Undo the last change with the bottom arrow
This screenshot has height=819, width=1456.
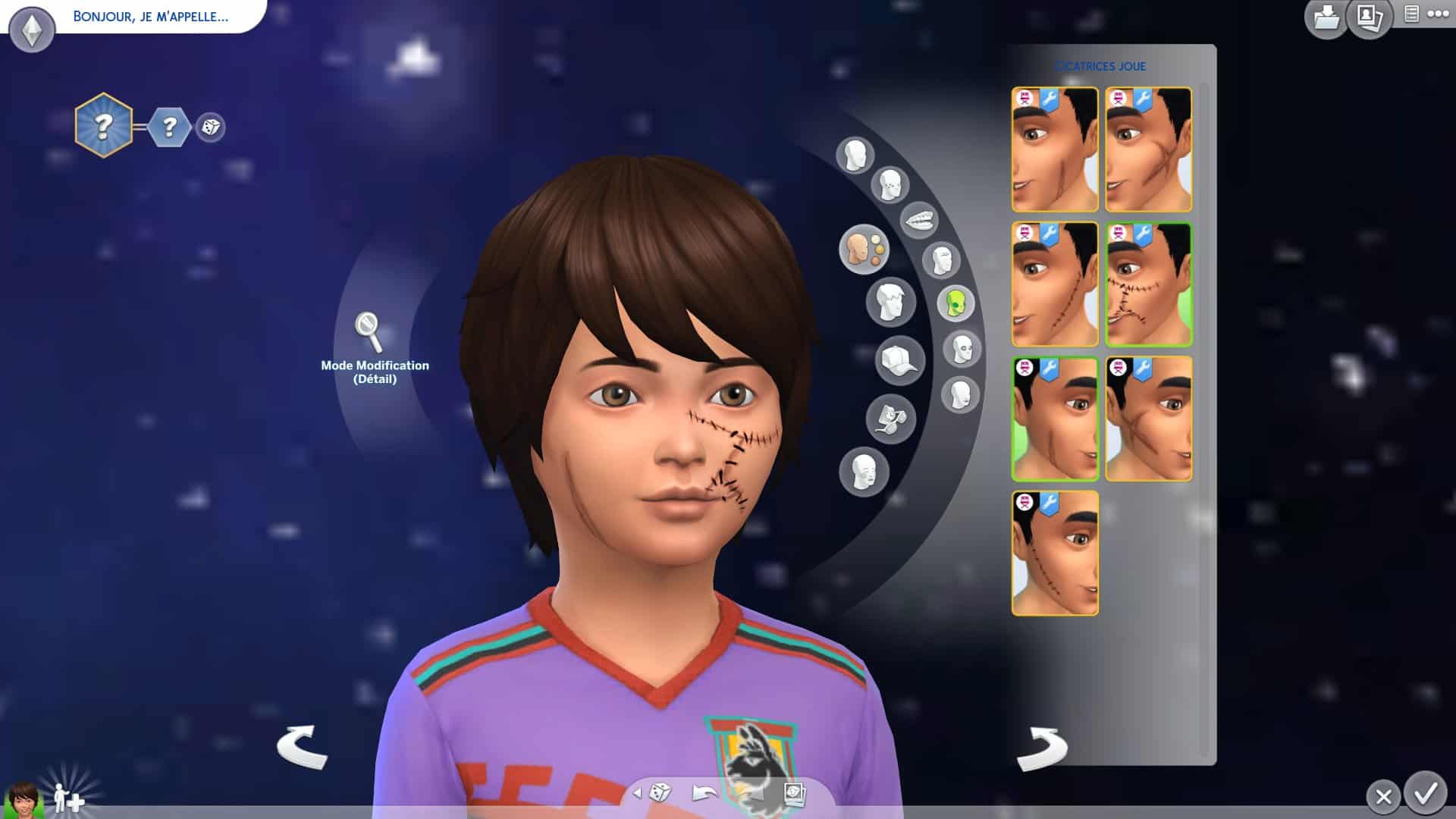704,793
